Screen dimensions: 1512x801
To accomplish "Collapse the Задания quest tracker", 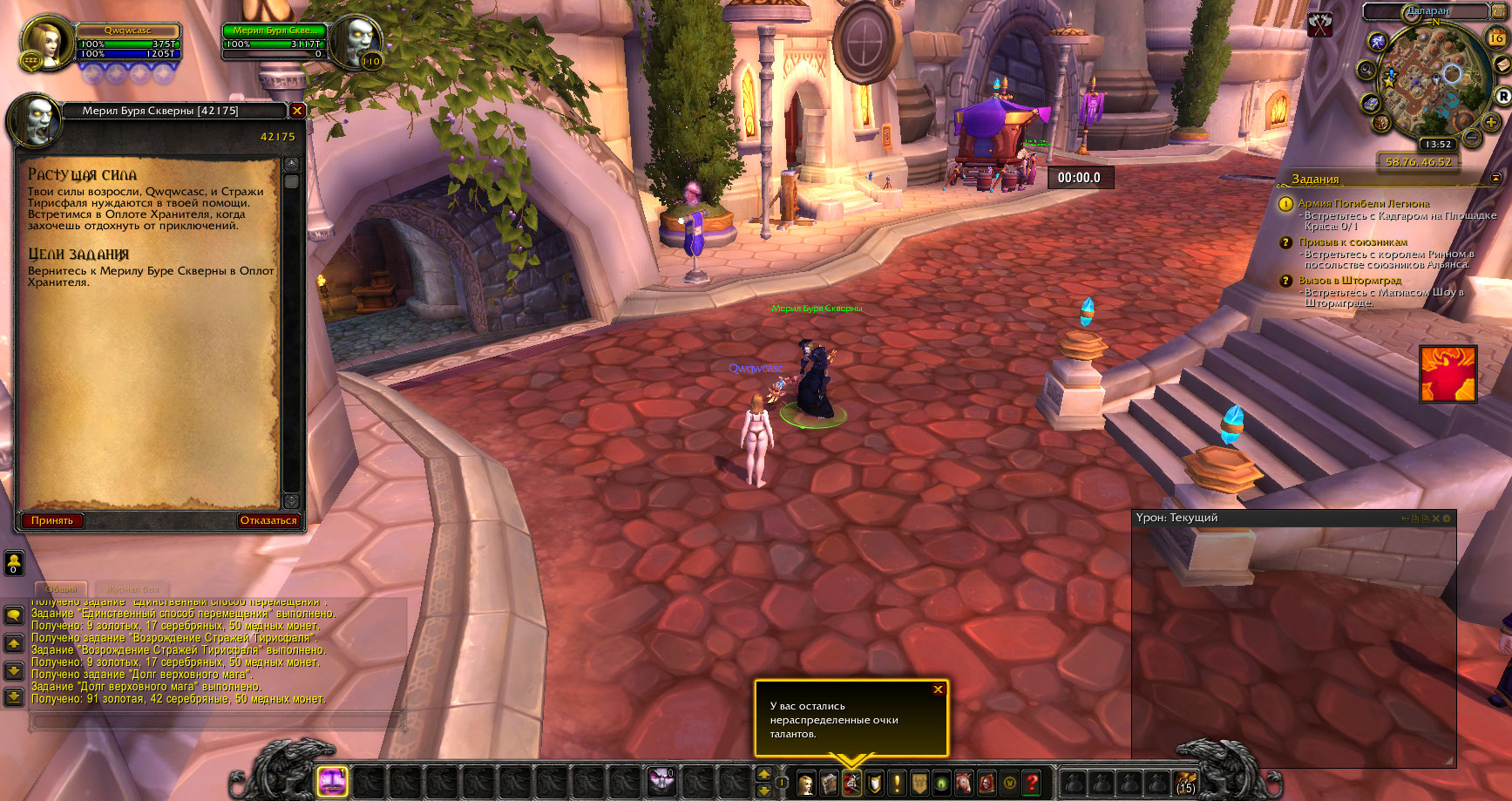I will point(1495,178).
